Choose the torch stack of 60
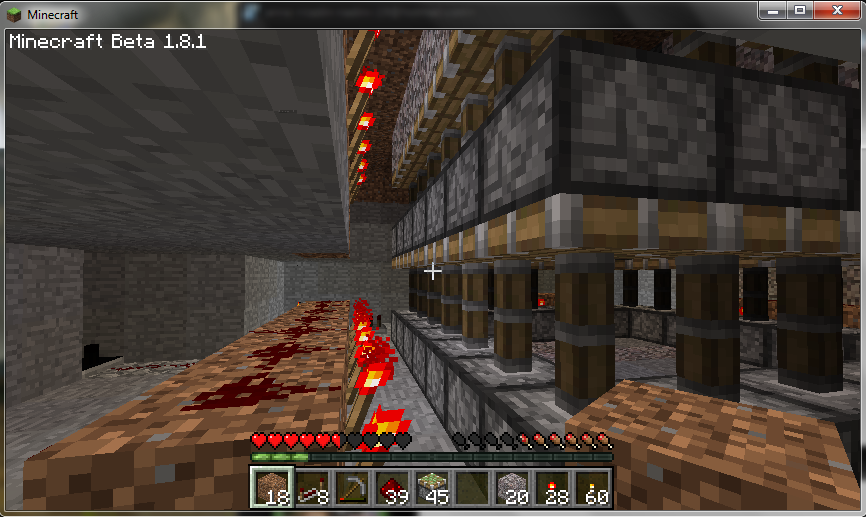 click(590, 487)
